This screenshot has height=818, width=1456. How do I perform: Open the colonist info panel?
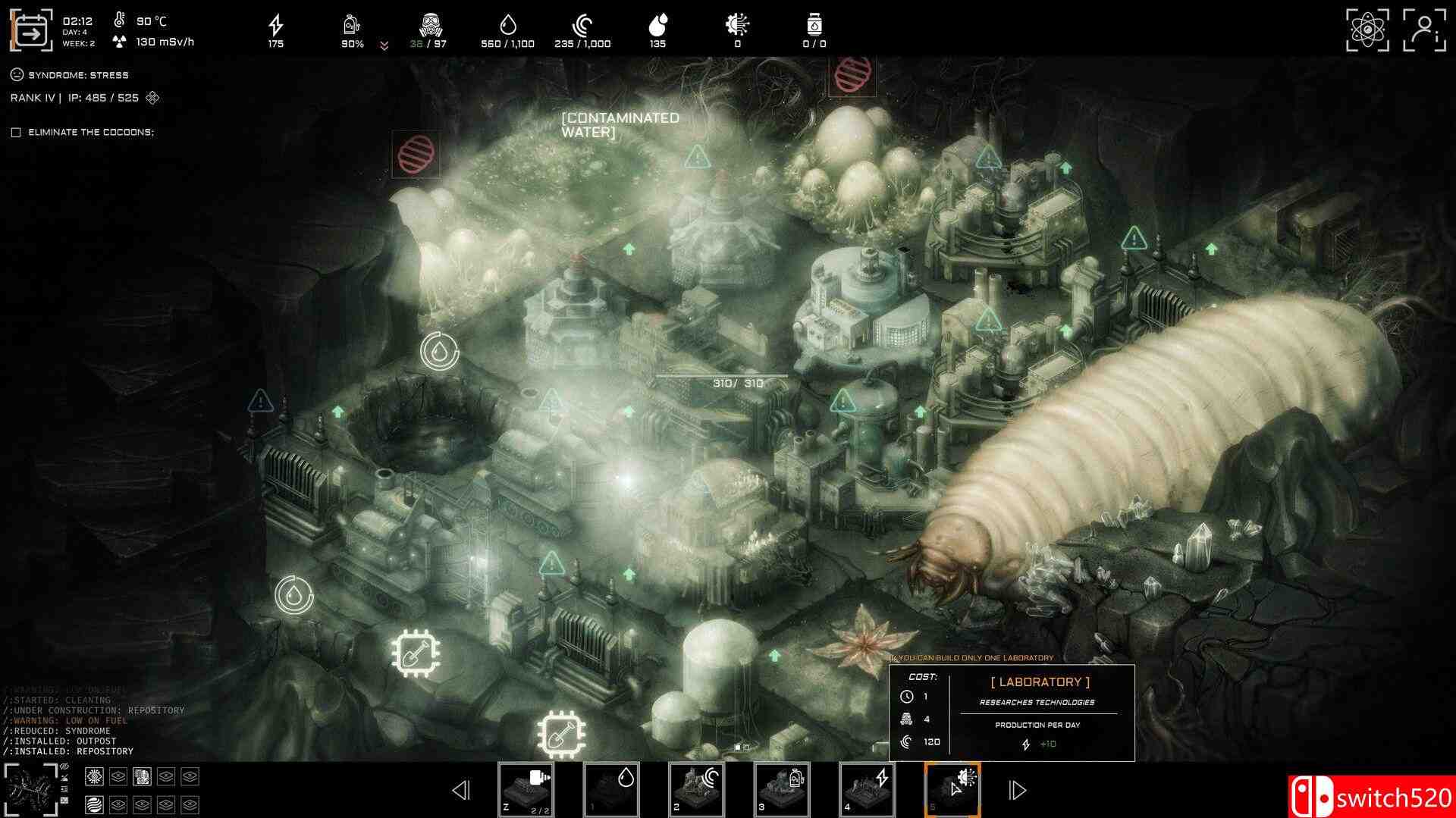[x=1423, y=30]
